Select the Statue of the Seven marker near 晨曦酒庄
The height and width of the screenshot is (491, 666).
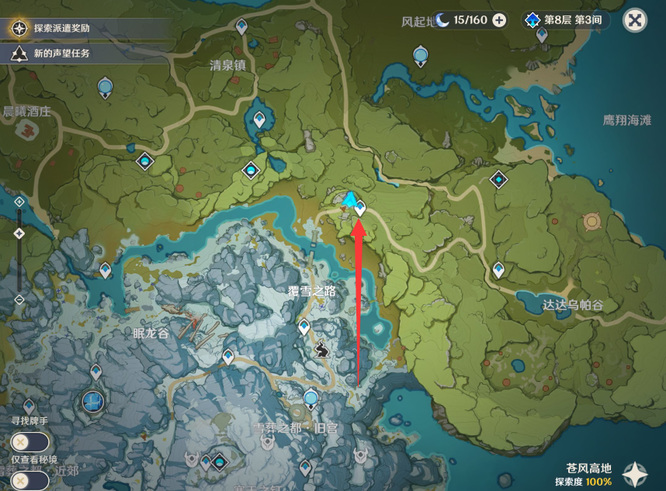click(106, 89)
